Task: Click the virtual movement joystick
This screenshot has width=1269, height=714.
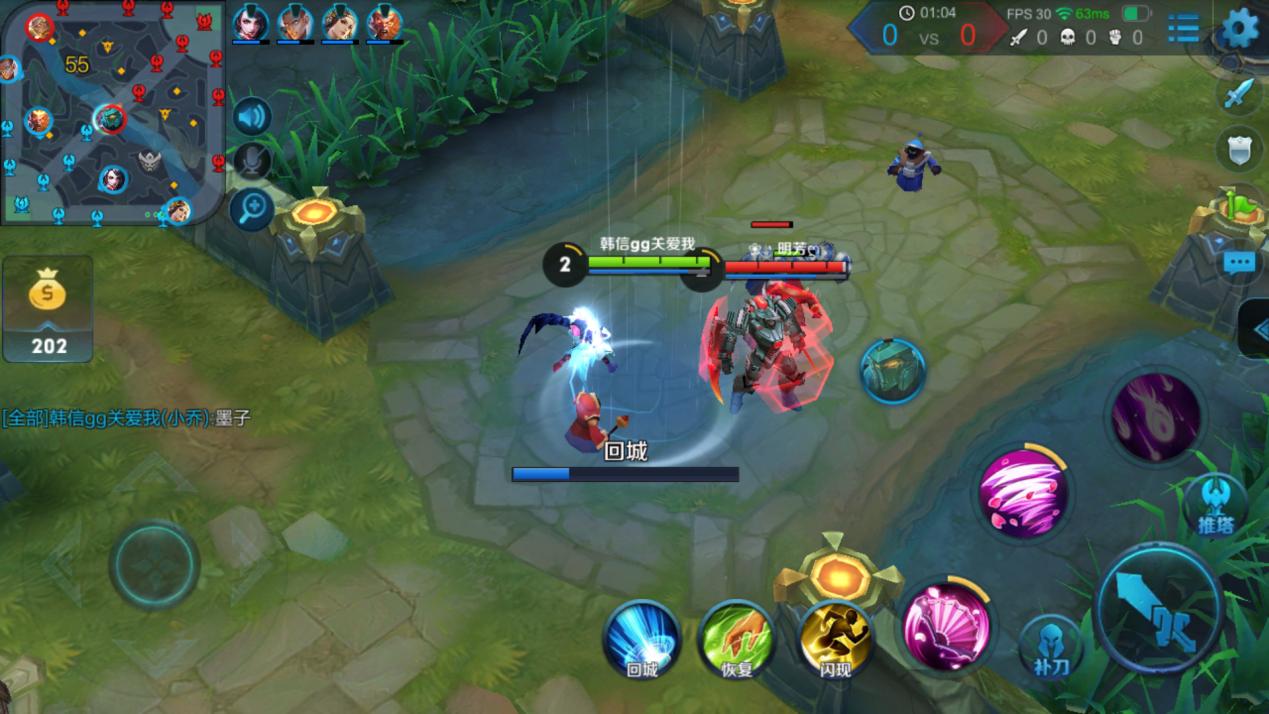Action: point(154,563)
